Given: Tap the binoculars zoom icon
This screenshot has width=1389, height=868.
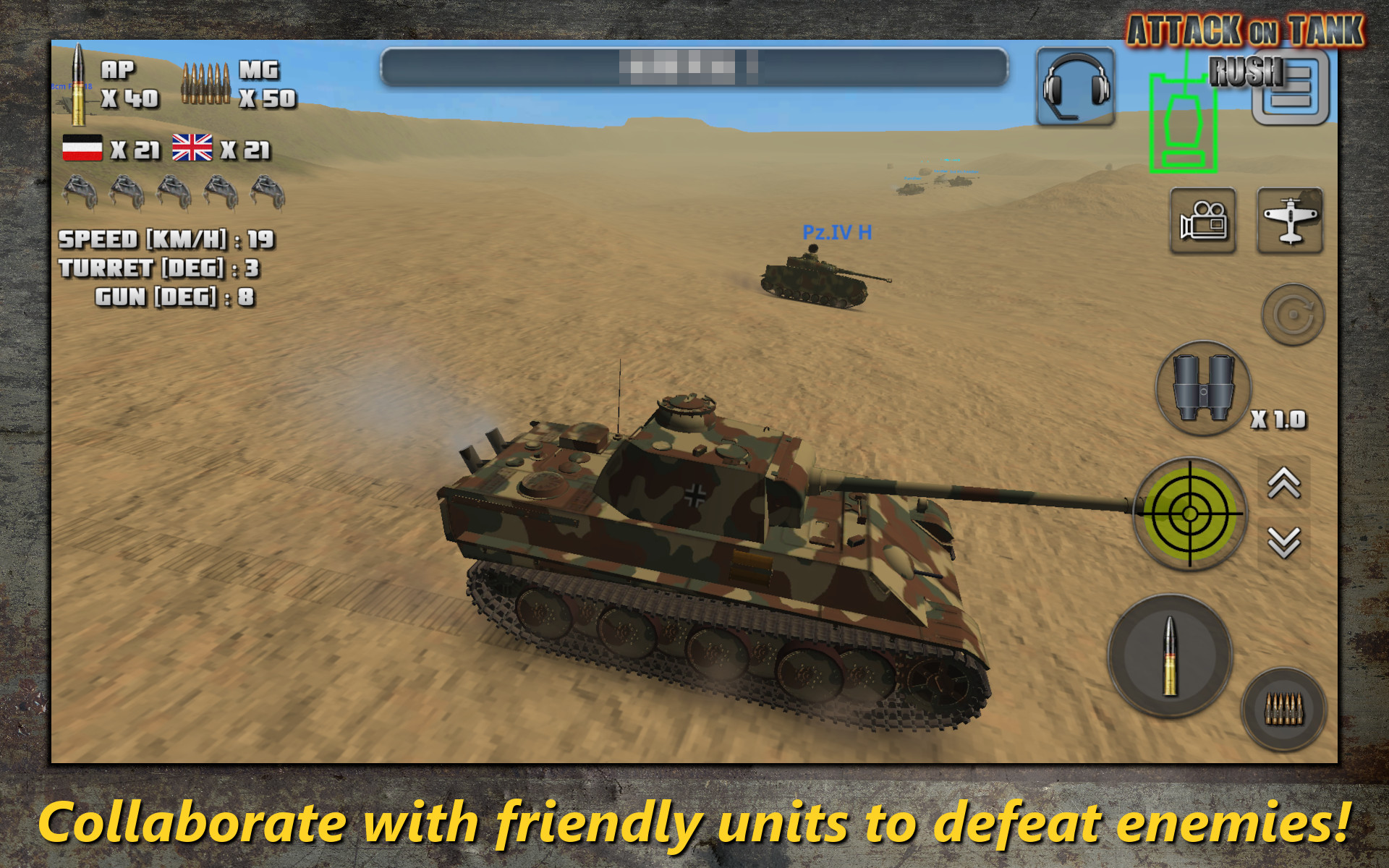Looking at the screenshot, I should pos(1203,391).
